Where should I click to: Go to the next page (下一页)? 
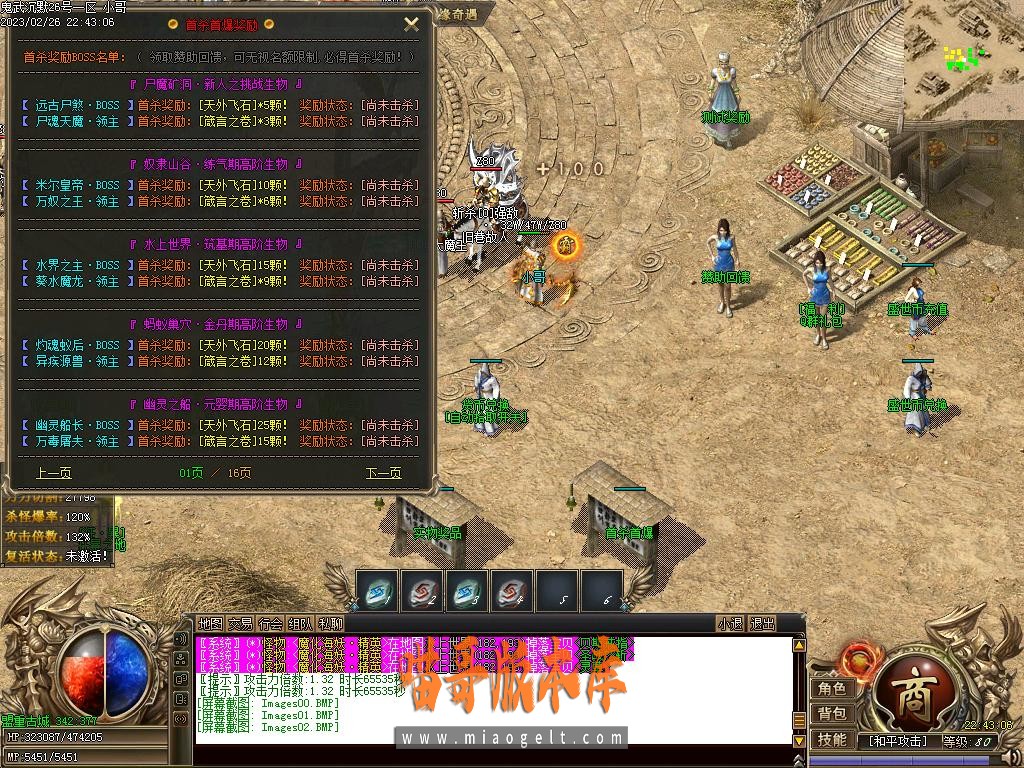pyautogui.click(x=383, y=473)
